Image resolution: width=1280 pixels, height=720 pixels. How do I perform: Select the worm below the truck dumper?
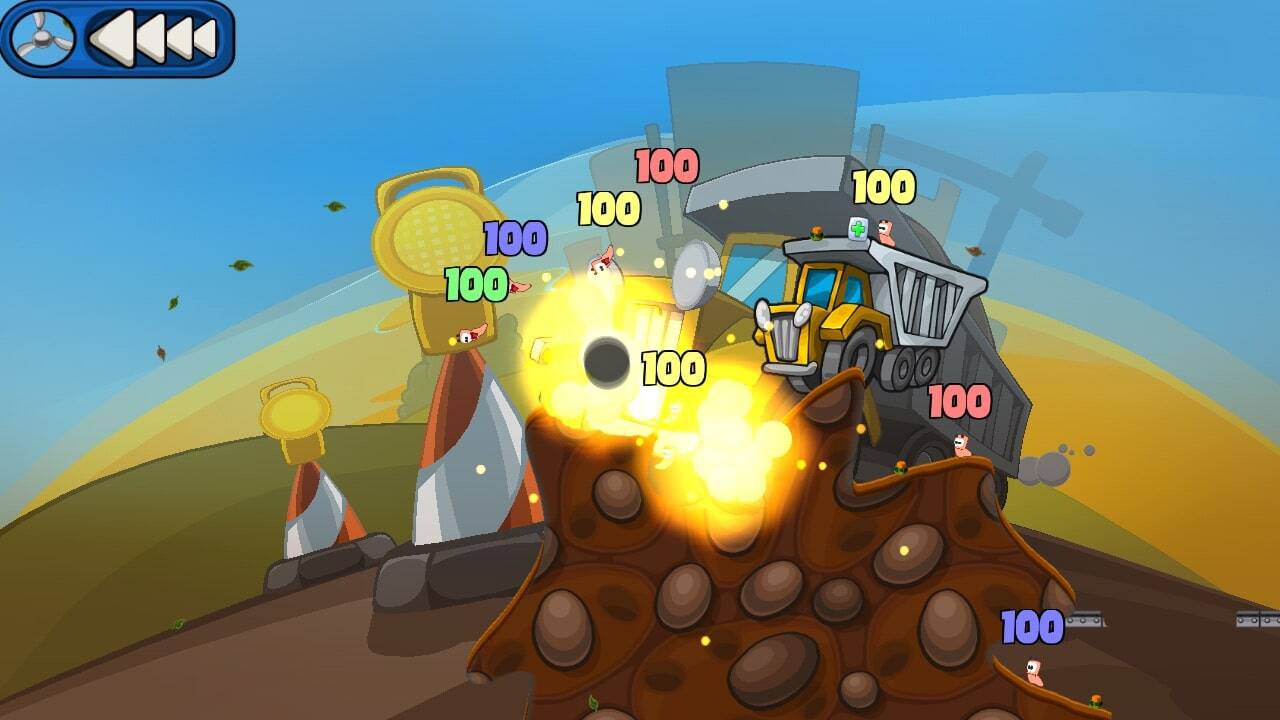point(960,445)
